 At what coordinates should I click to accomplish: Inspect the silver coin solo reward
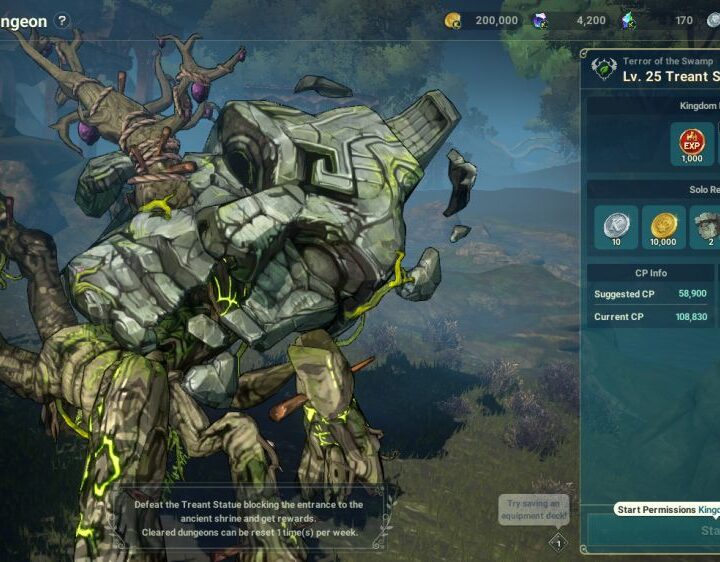(616, 227)
